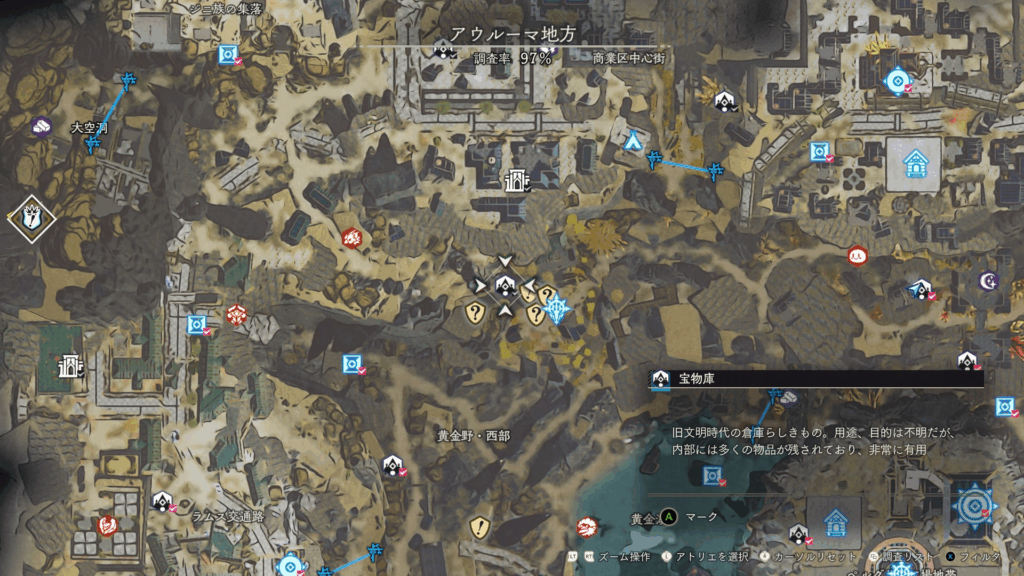Select the purple marker beside 大空洞
1024x576 pixels.
point(40,126)
